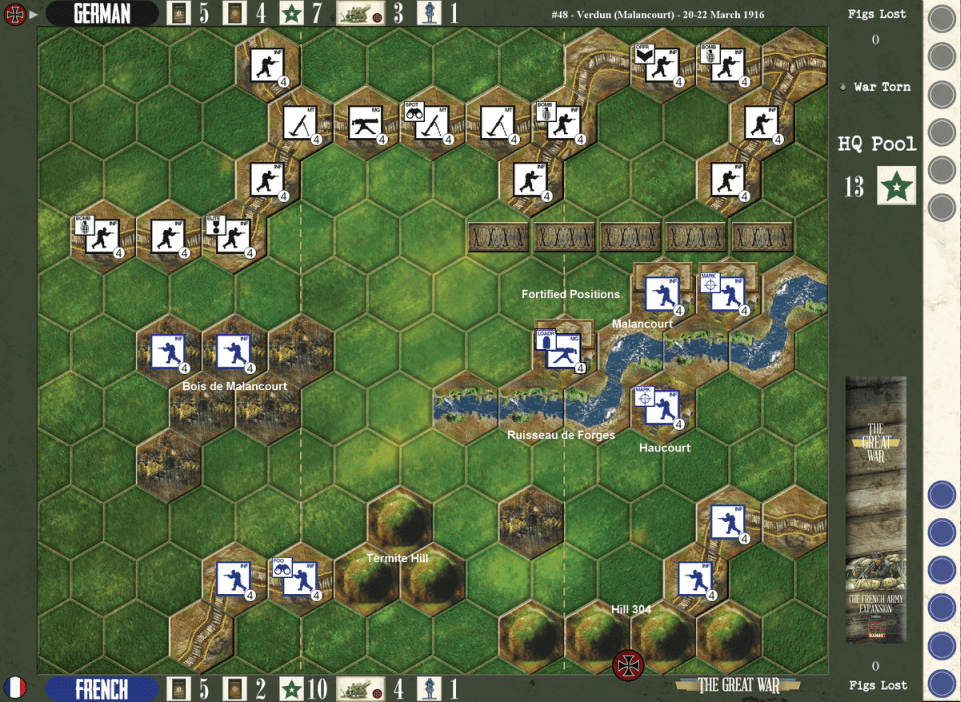Select the French player name banner
961x702 pixels.
(102, 689)
